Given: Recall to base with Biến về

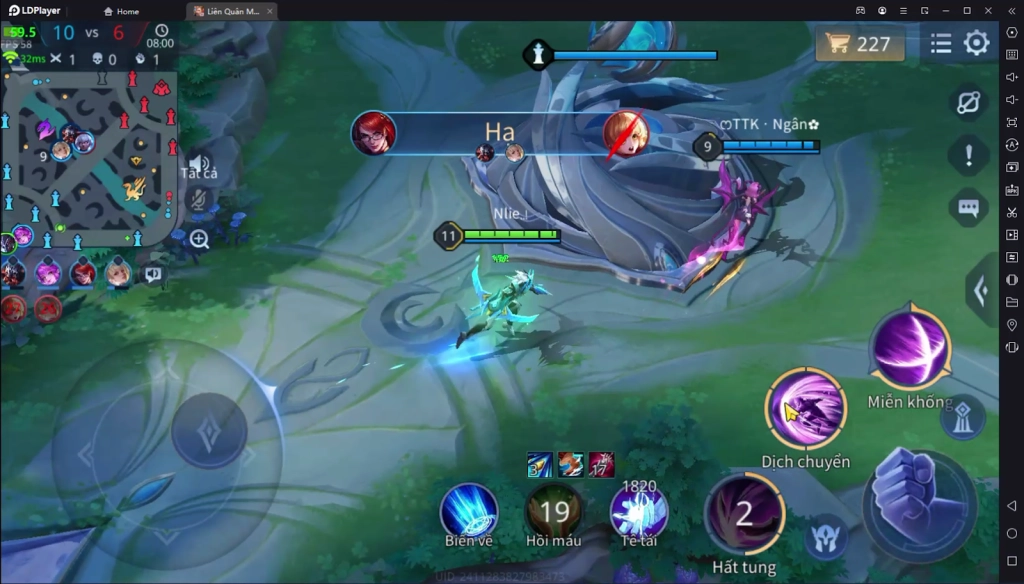Looking at the screenshot, I should click(x=469, y=511).
